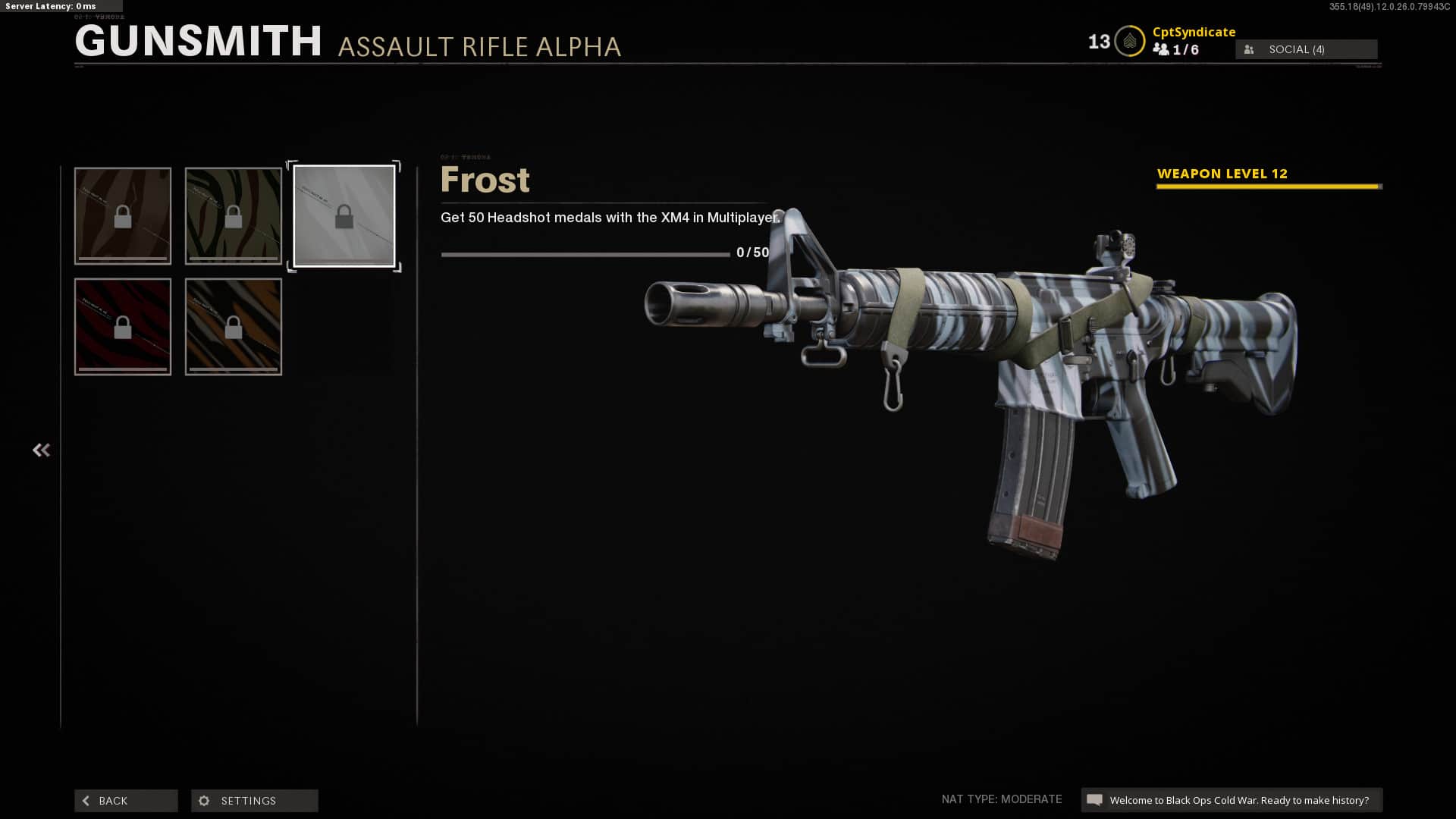Open the Social panel
1456x819 pixels.
1306,49
